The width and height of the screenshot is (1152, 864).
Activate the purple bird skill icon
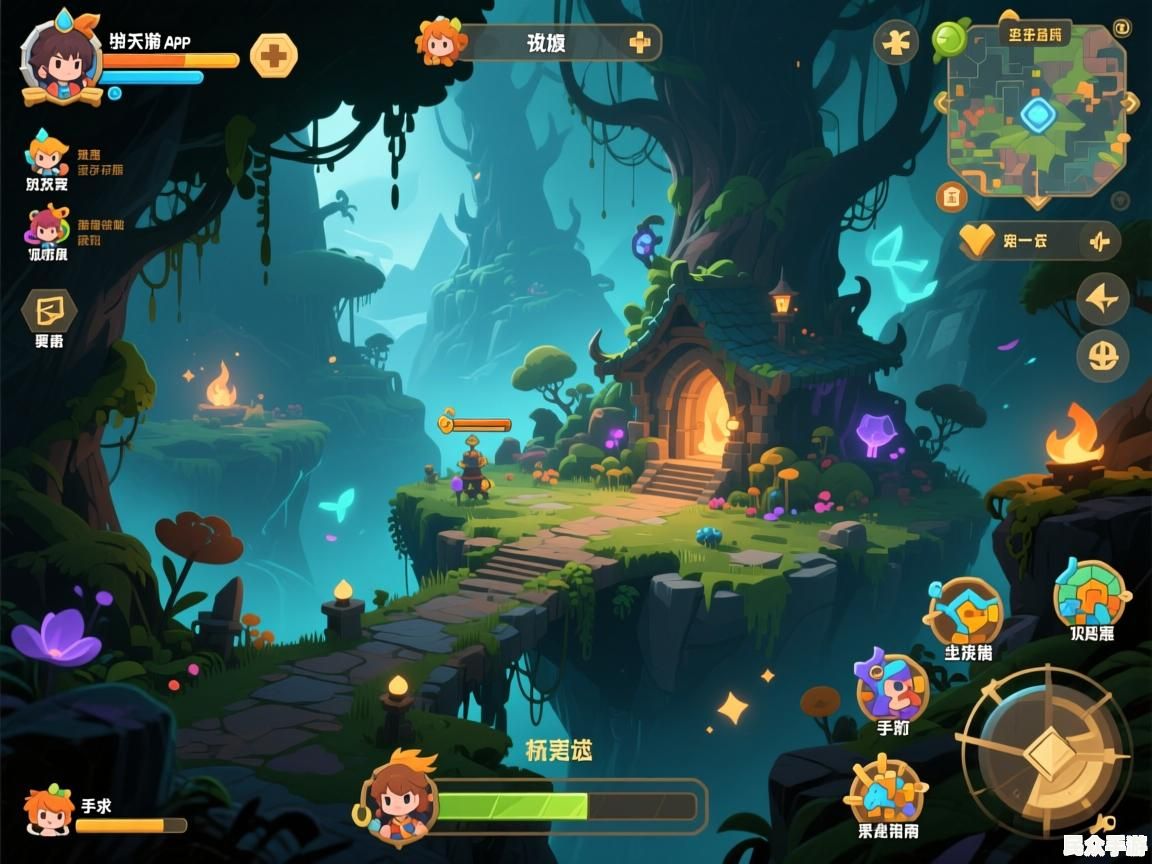[891, 685]
